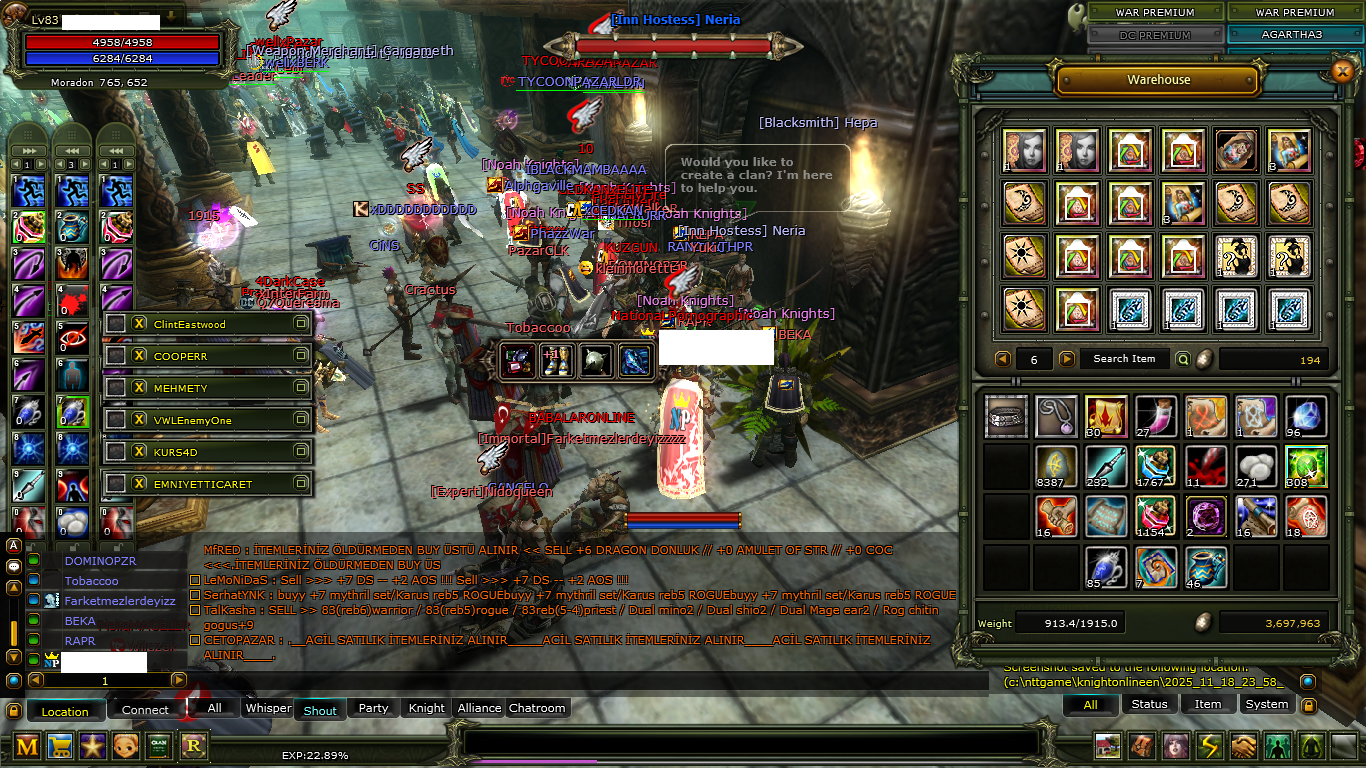Show the System message log tab
Viewport: 1366px width, 768px height.
tap(1267, 704)
